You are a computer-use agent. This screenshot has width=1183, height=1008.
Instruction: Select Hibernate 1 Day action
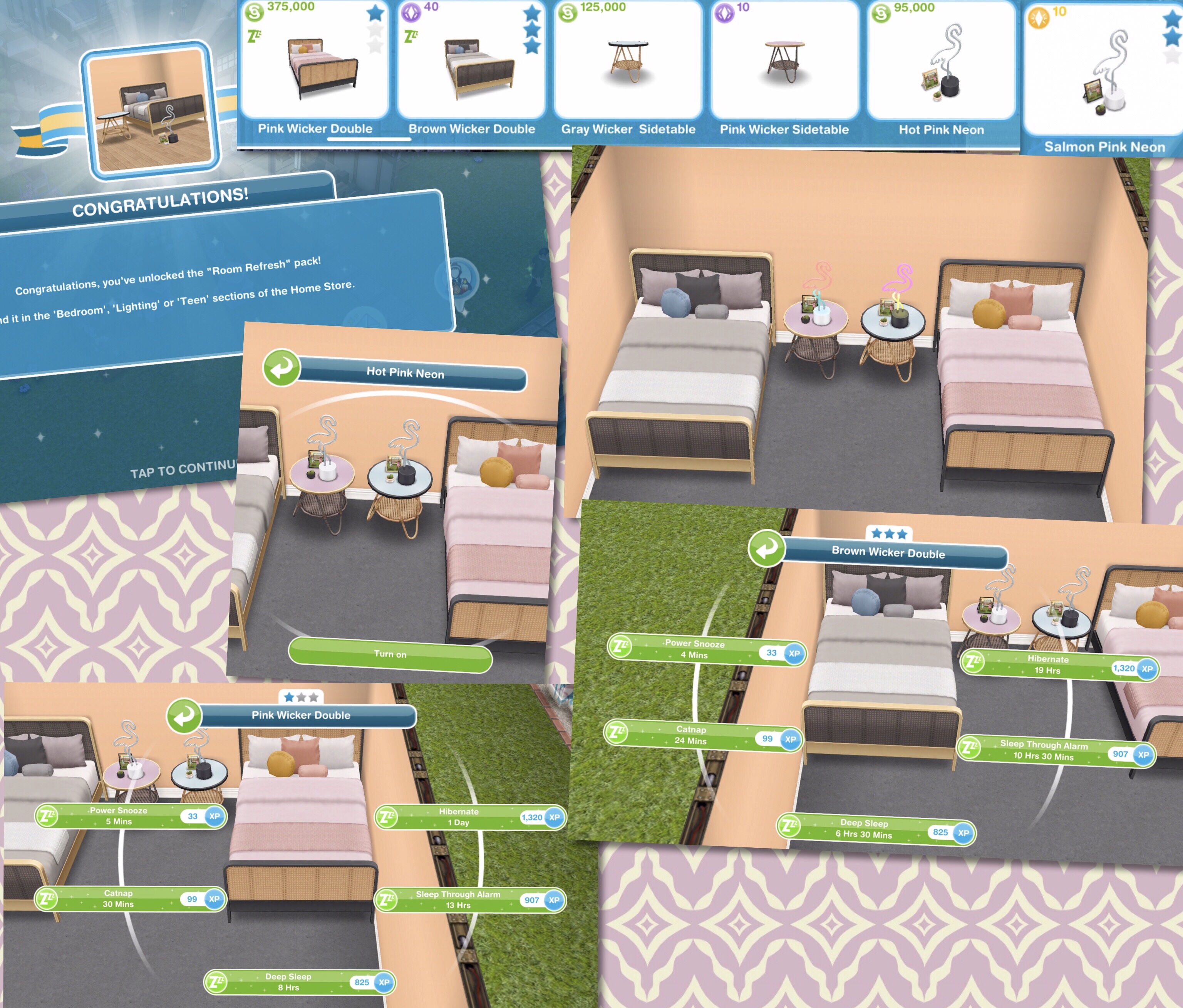pyautogui.click(x=470, y=817)
